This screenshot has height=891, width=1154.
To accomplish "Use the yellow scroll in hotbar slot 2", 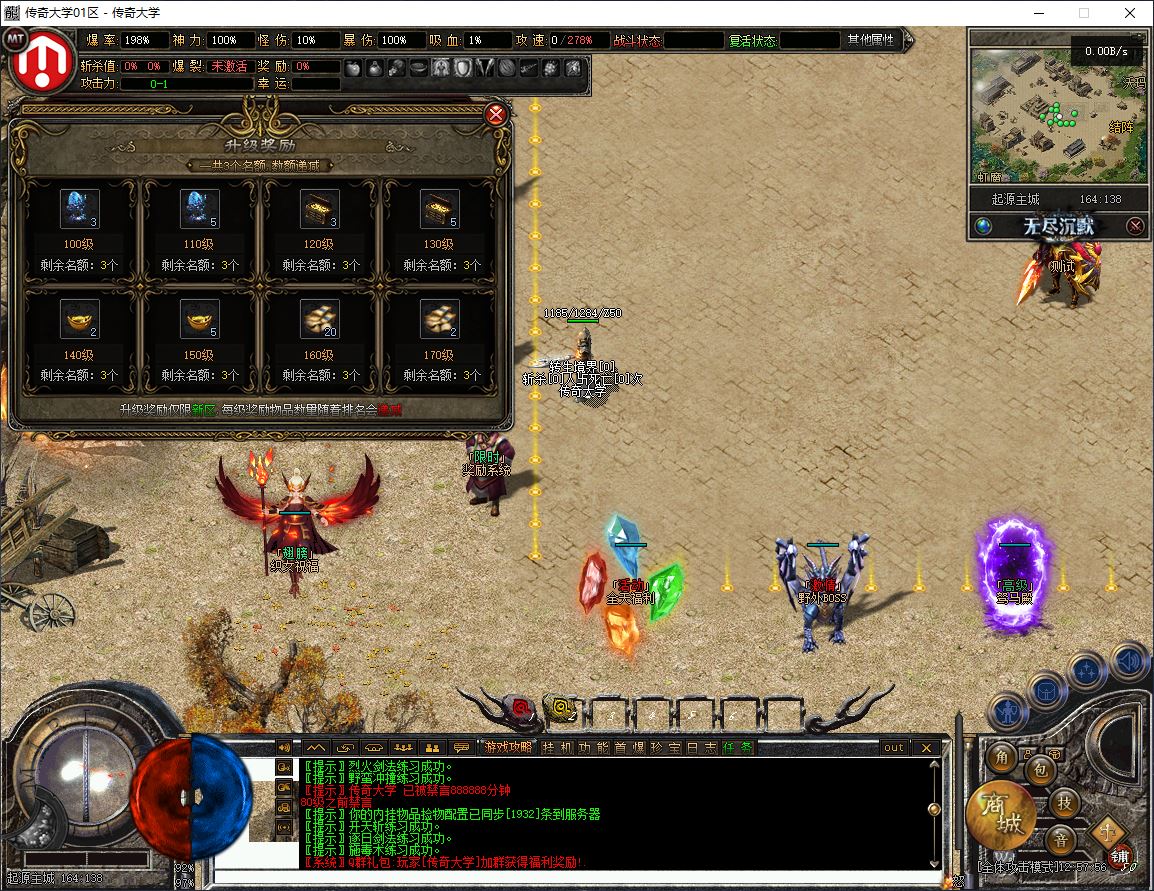I will pos(562,709).
